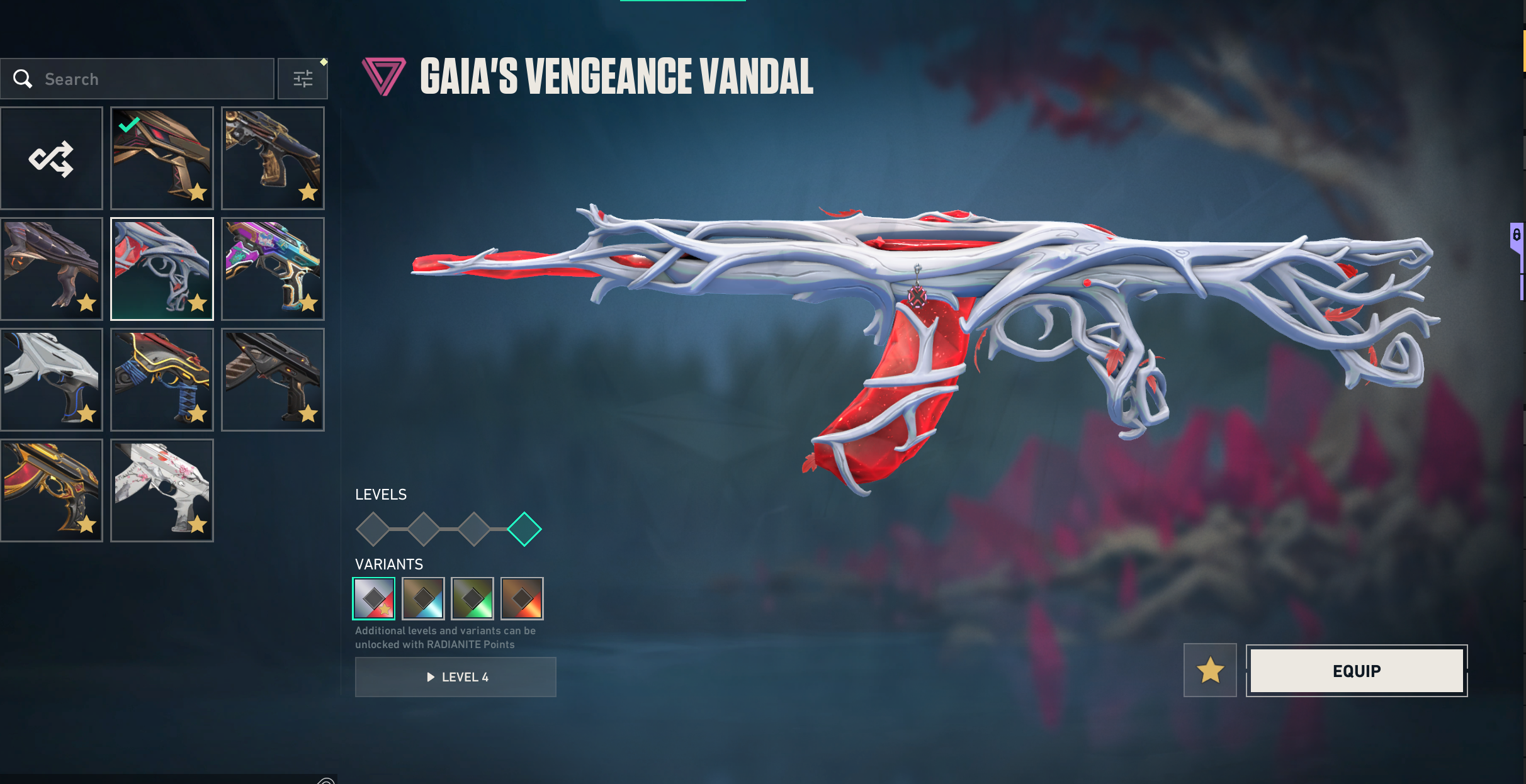Pick the colorful purple and teal Vandal skin
Screen dimensions: 1526x784
pyautogui.click(x=273, y=269)
